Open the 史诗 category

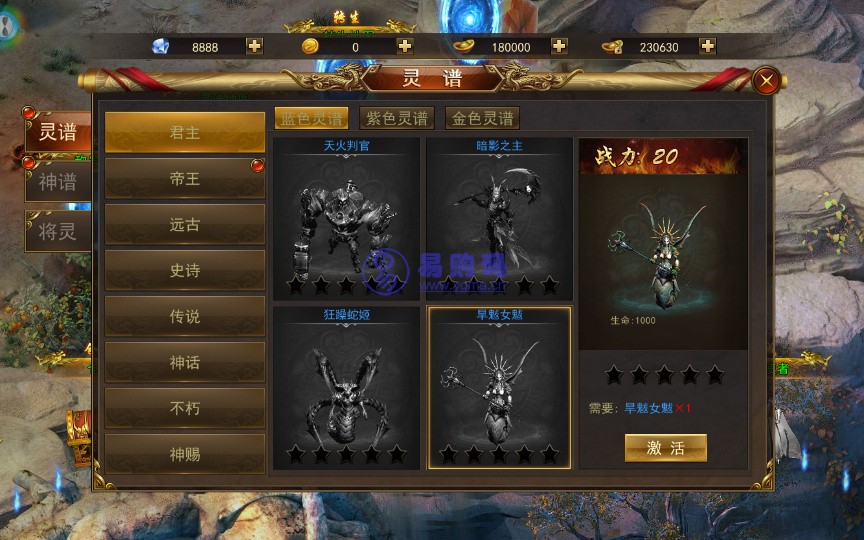pyautogui.click(x=185, y=270)
